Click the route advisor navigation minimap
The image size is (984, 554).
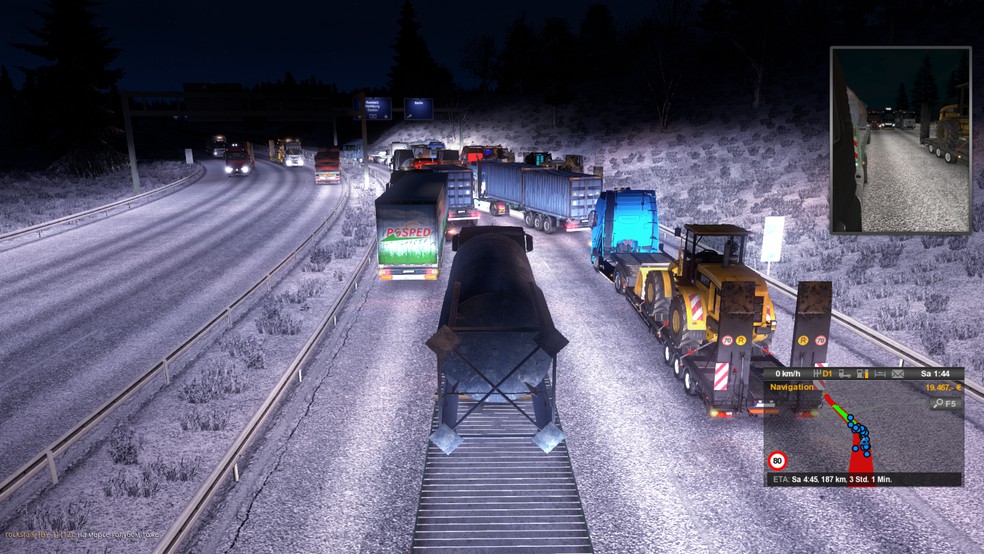click(860, 435)
